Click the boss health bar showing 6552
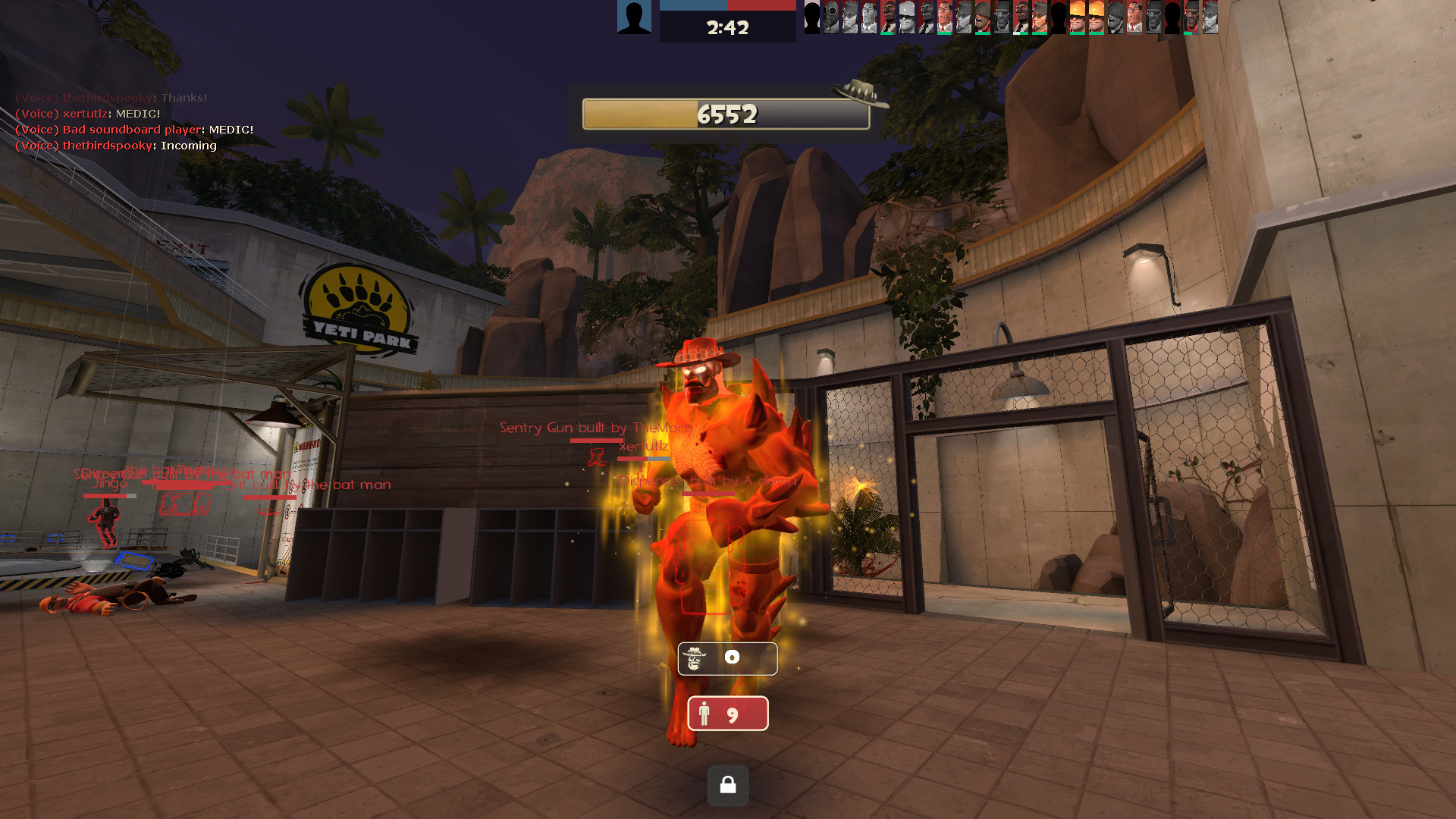The height and width of the screenshot is (819, 1456). coord(726,115)
